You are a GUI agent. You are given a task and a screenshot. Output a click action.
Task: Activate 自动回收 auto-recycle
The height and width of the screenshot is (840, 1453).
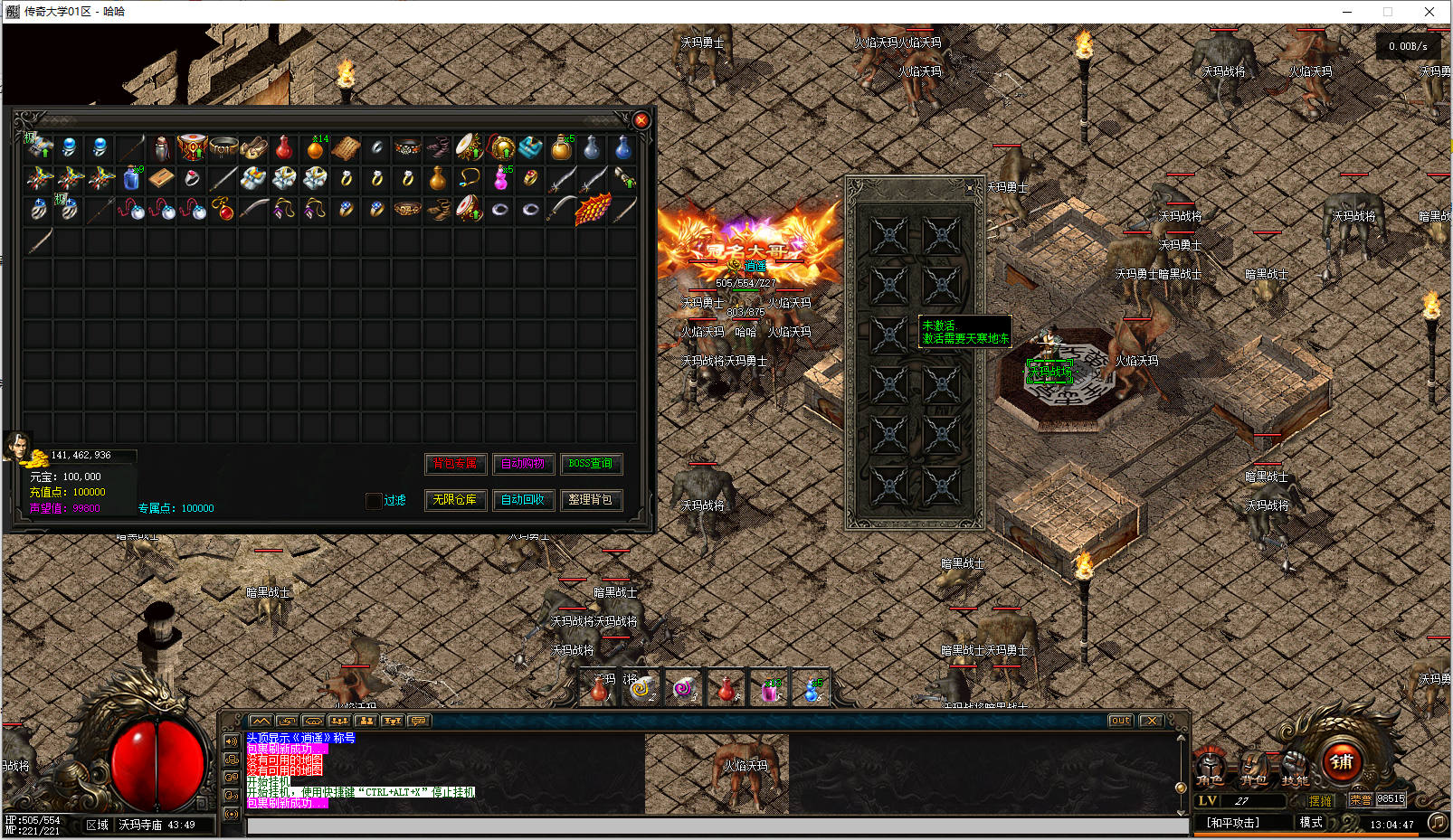(x=523, y=500)
